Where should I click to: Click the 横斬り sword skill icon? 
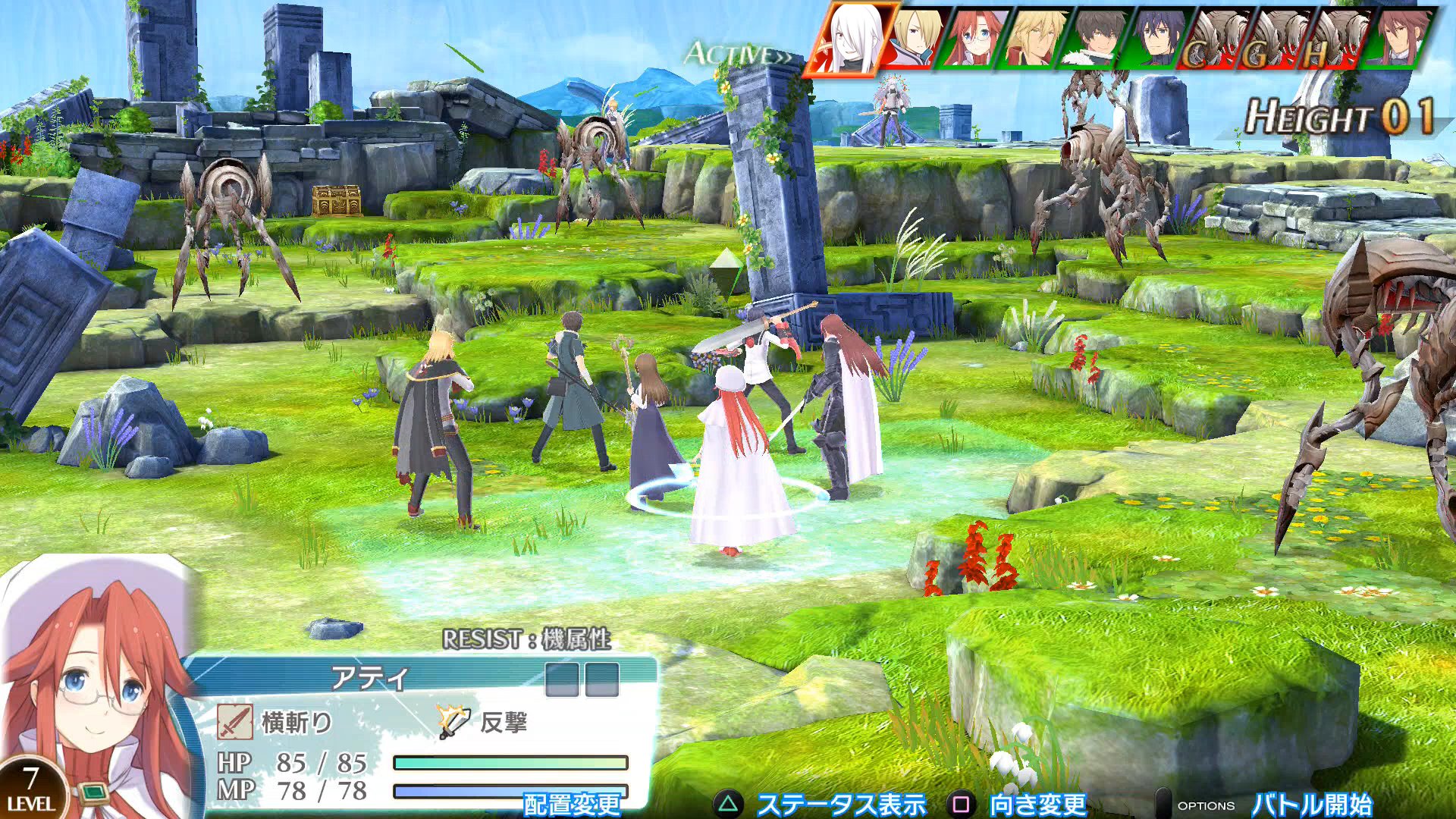(x=234, y=721)
